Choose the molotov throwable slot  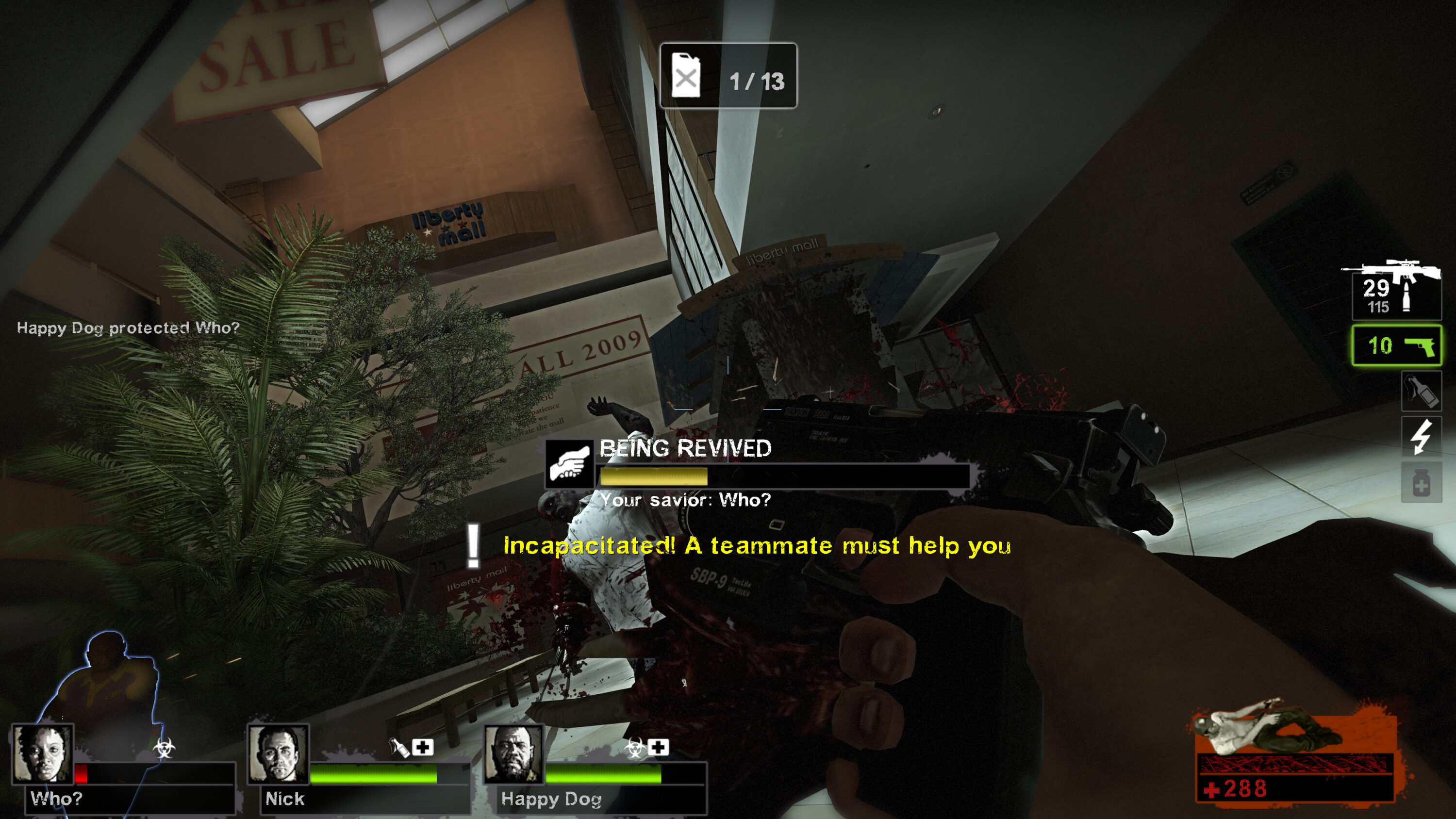1421,391
